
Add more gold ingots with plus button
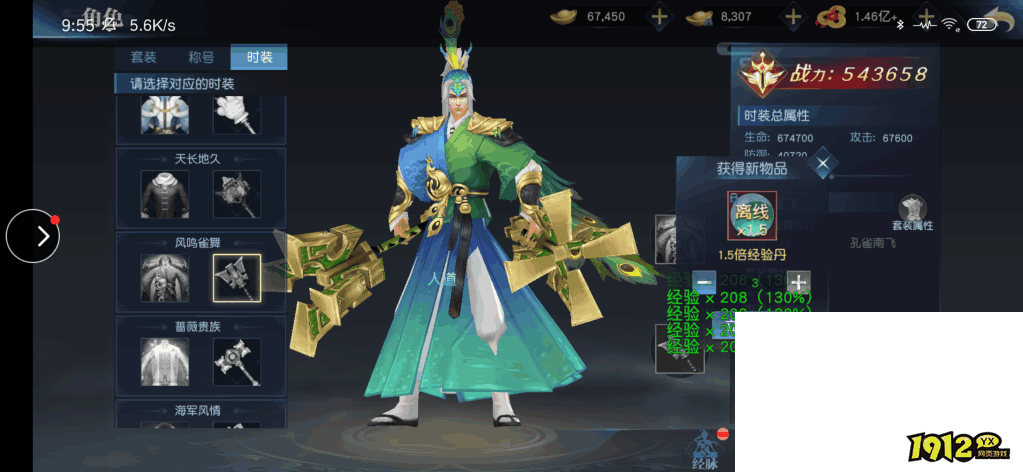(x=659, y=16)
